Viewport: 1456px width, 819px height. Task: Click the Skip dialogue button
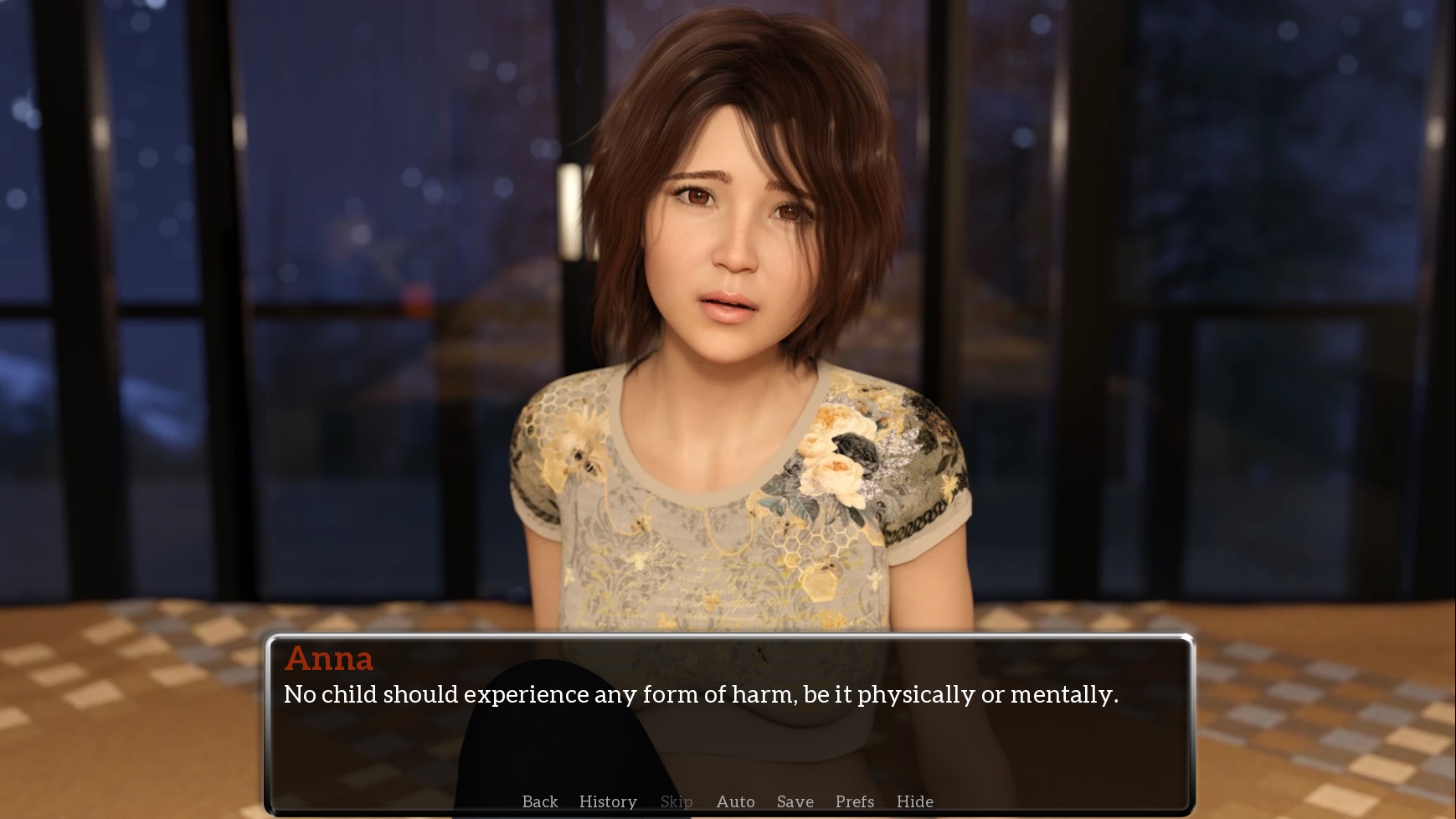coord(676,801)
